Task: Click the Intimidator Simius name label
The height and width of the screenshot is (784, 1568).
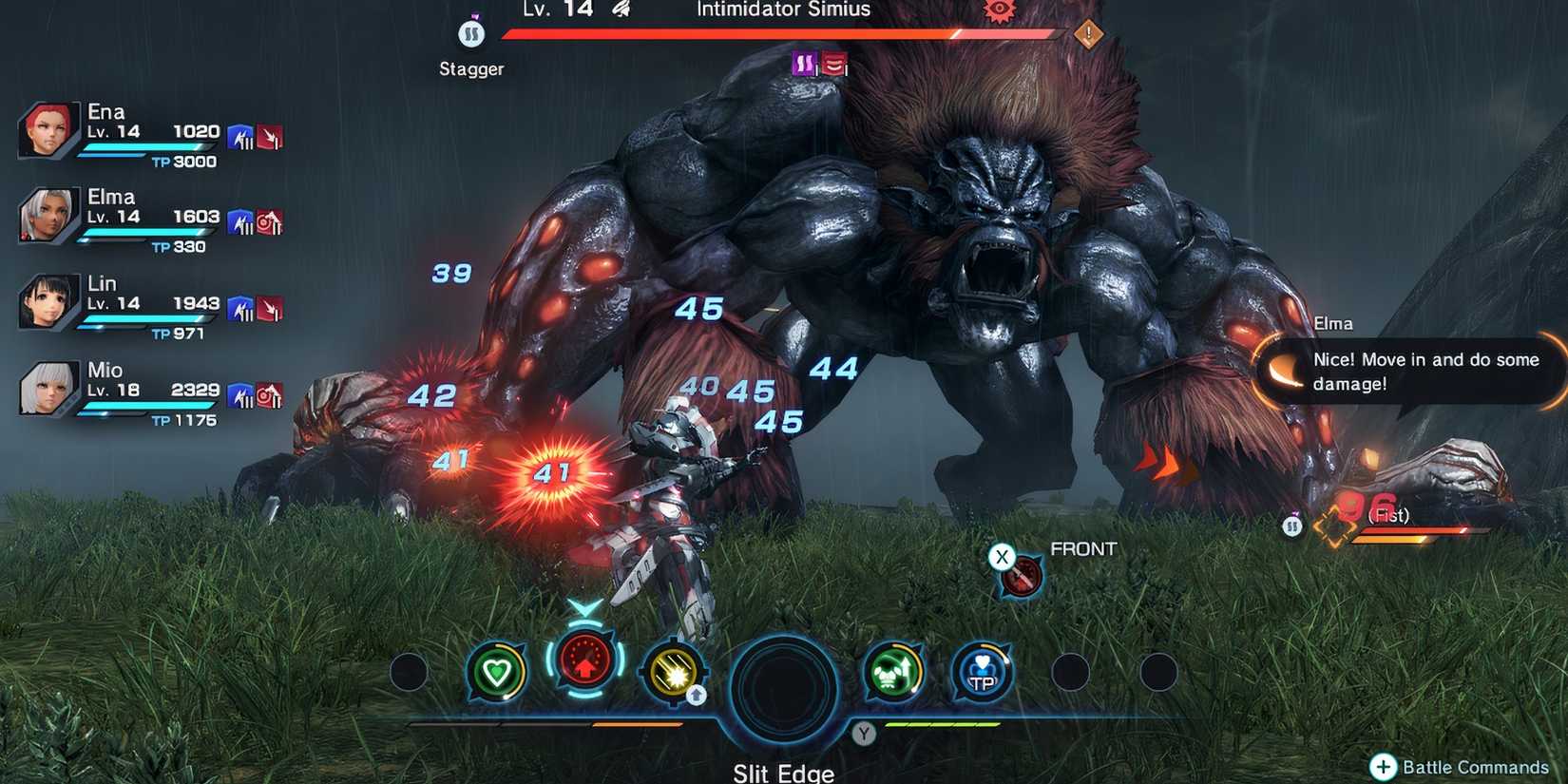Action: [x=781, y=10]
